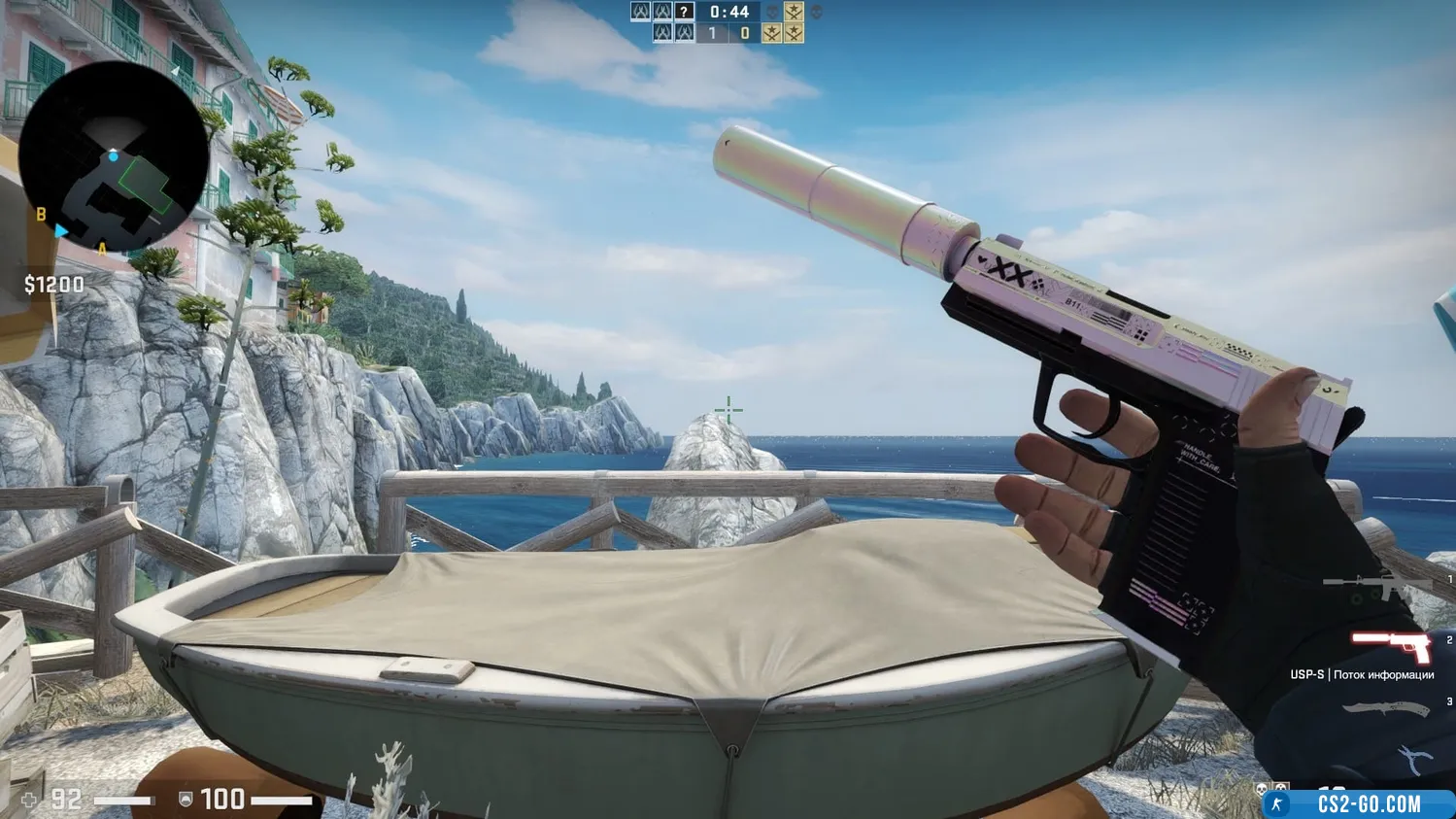The image size is (1456, 819).
Task: Select the highlighted USP-S pistol slot
Action: [x=1391, y=644]
